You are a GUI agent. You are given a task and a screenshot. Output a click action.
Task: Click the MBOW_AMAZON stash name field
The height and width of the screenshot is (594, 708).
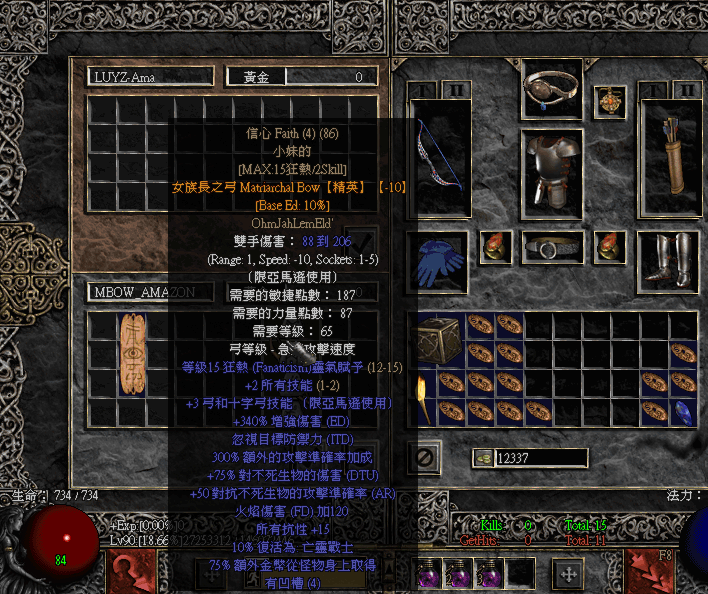click(150, 292)
